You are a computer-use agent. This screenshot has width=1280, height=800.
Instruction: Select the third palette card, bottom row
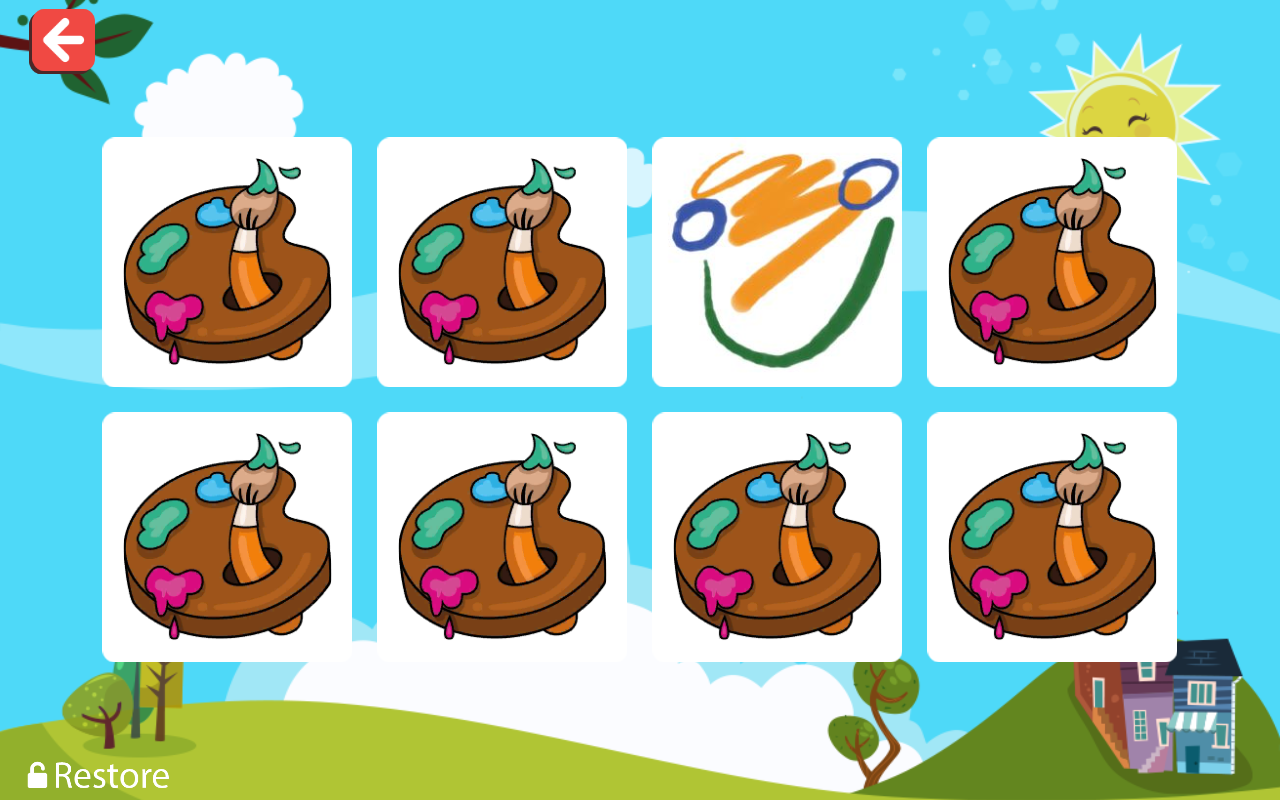click(x=776, y=536)
